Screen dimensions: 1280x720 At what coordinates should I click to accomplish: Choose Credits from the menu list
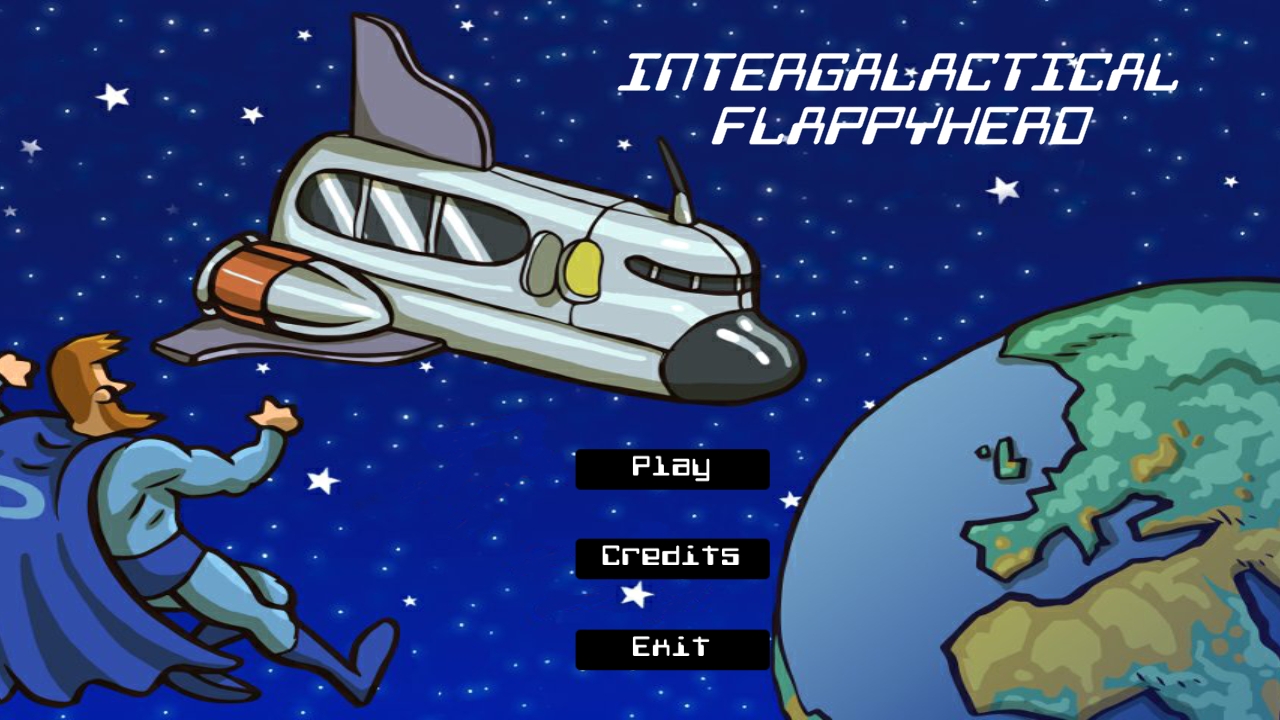pos(671,557)
